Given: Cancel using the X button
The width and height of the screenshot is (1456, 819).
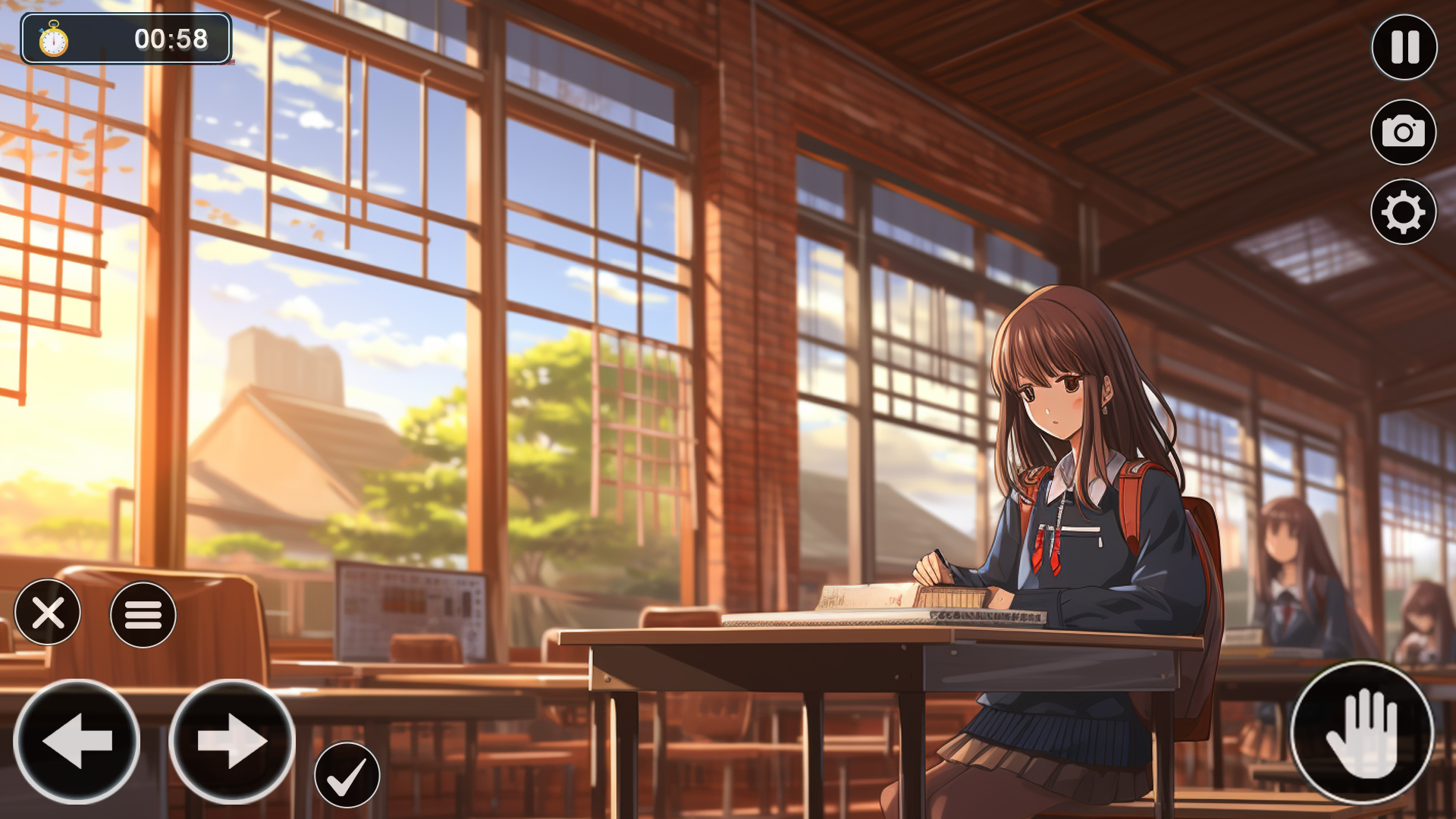Looking at the screenshot, I should tap(47, 614).
